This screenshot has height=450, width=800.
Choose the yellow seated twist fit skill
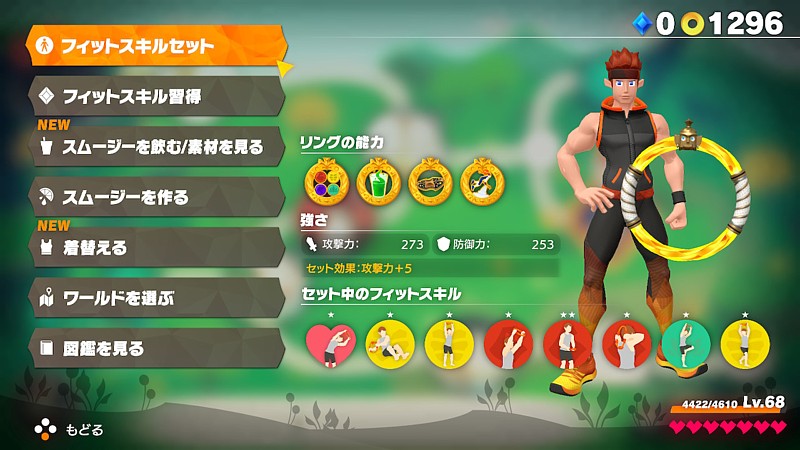389,345
